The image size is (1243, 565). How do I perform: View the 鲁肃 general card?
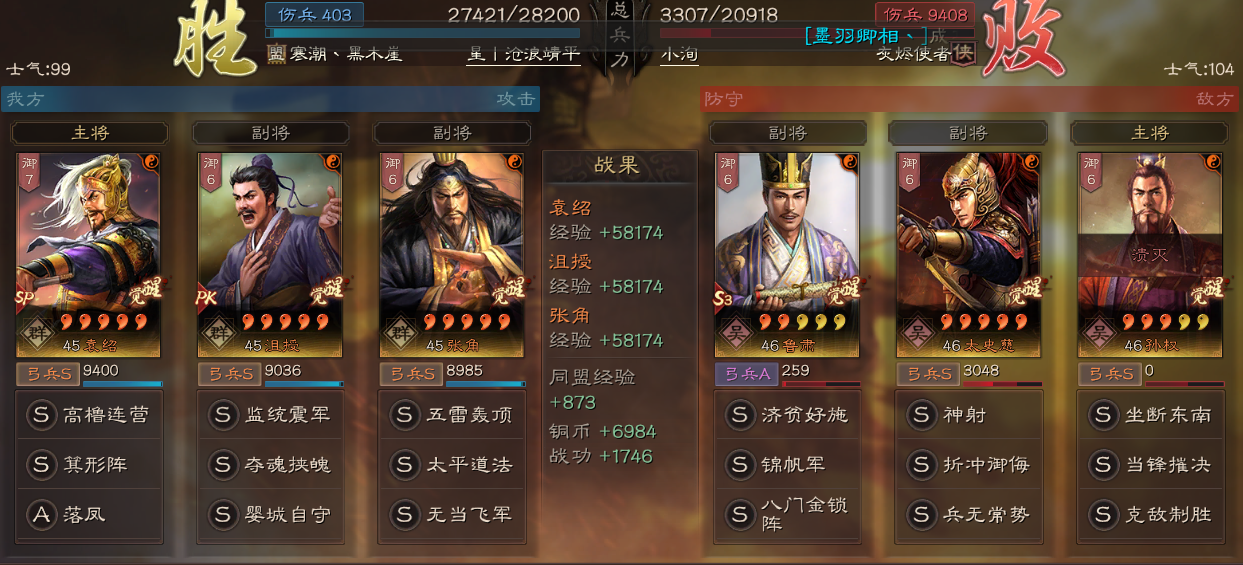[787, 255]
